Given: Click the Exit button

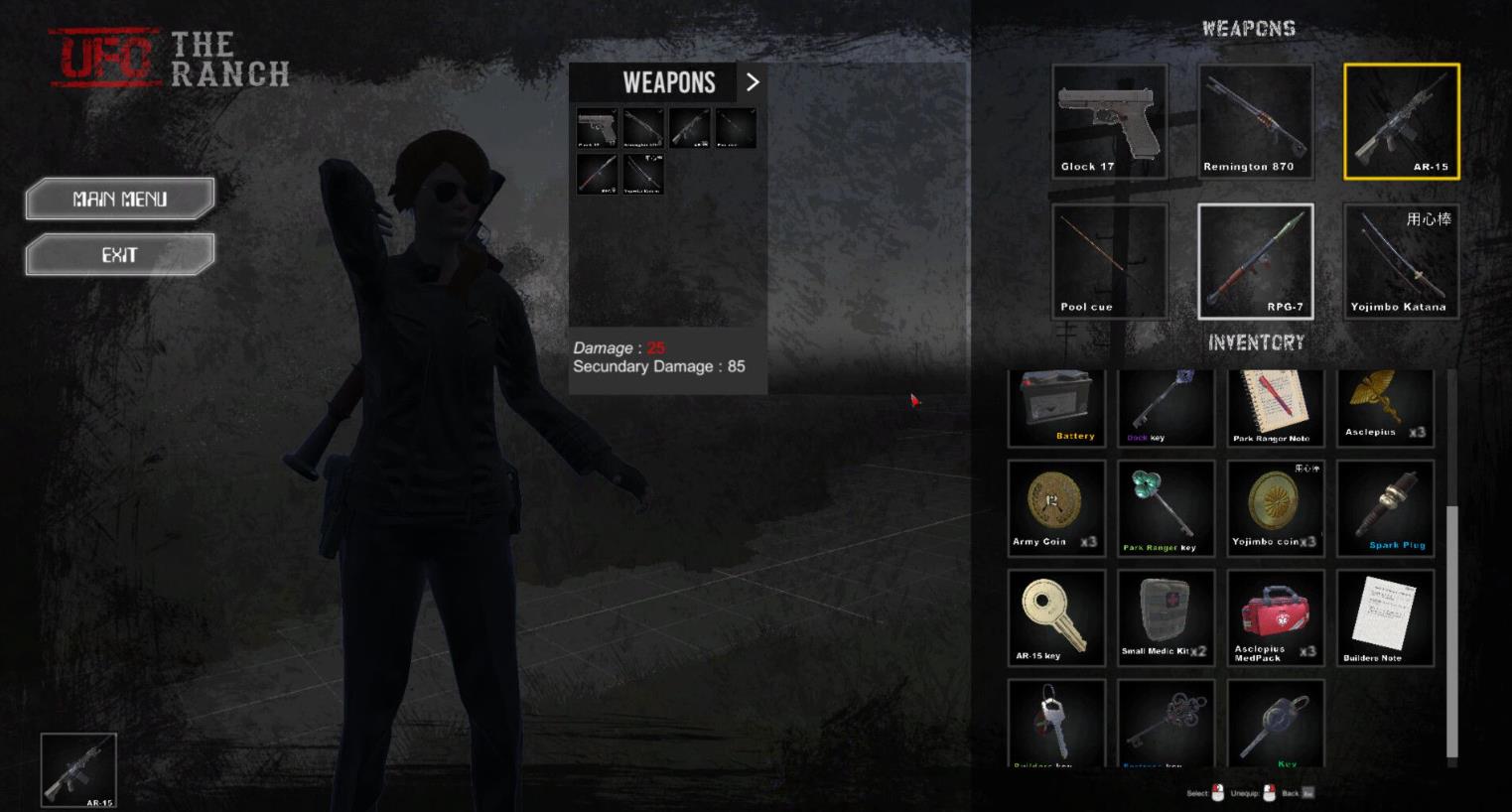Looking at the screenshot, I should pos(120,255).
